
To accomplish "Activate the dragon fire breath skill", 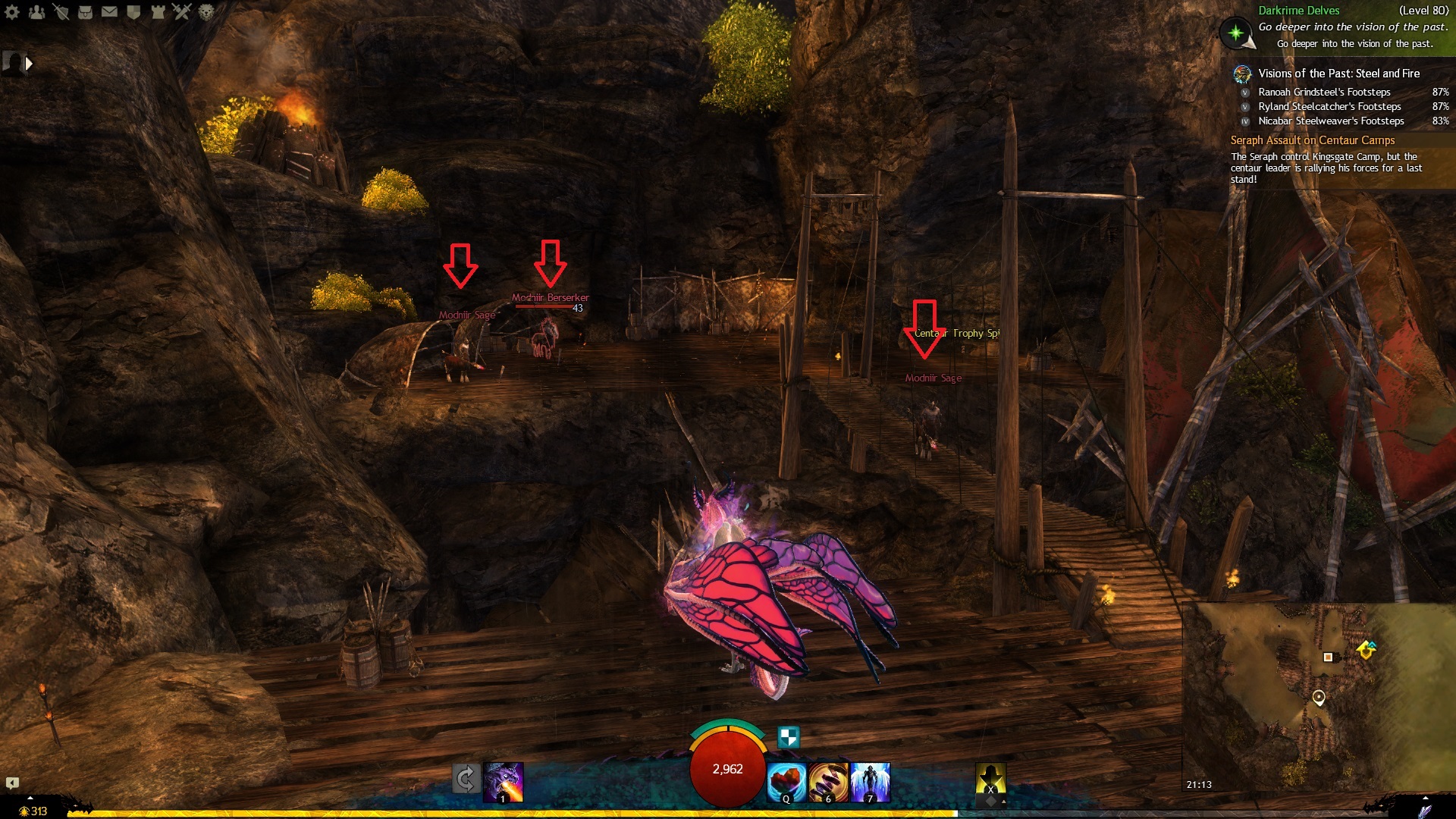I will click(504, 781).
